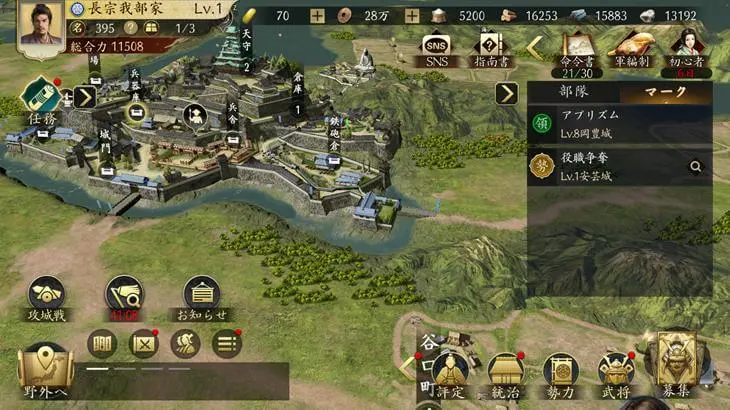Switch to the マーク tab

tap(666, 92)
